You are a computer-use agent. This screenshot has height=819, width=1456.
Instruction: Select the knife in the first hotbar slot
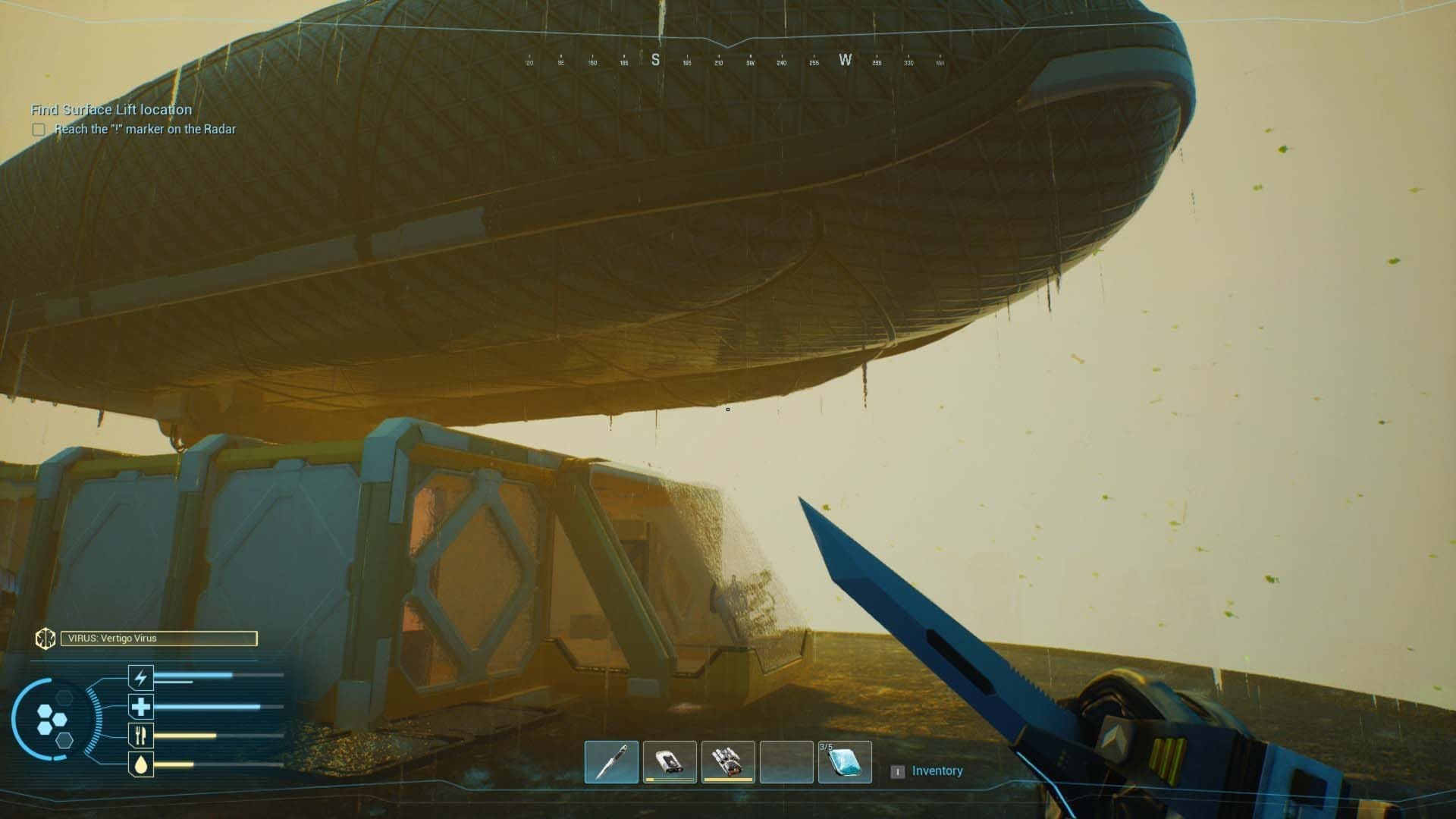point(611,761)
